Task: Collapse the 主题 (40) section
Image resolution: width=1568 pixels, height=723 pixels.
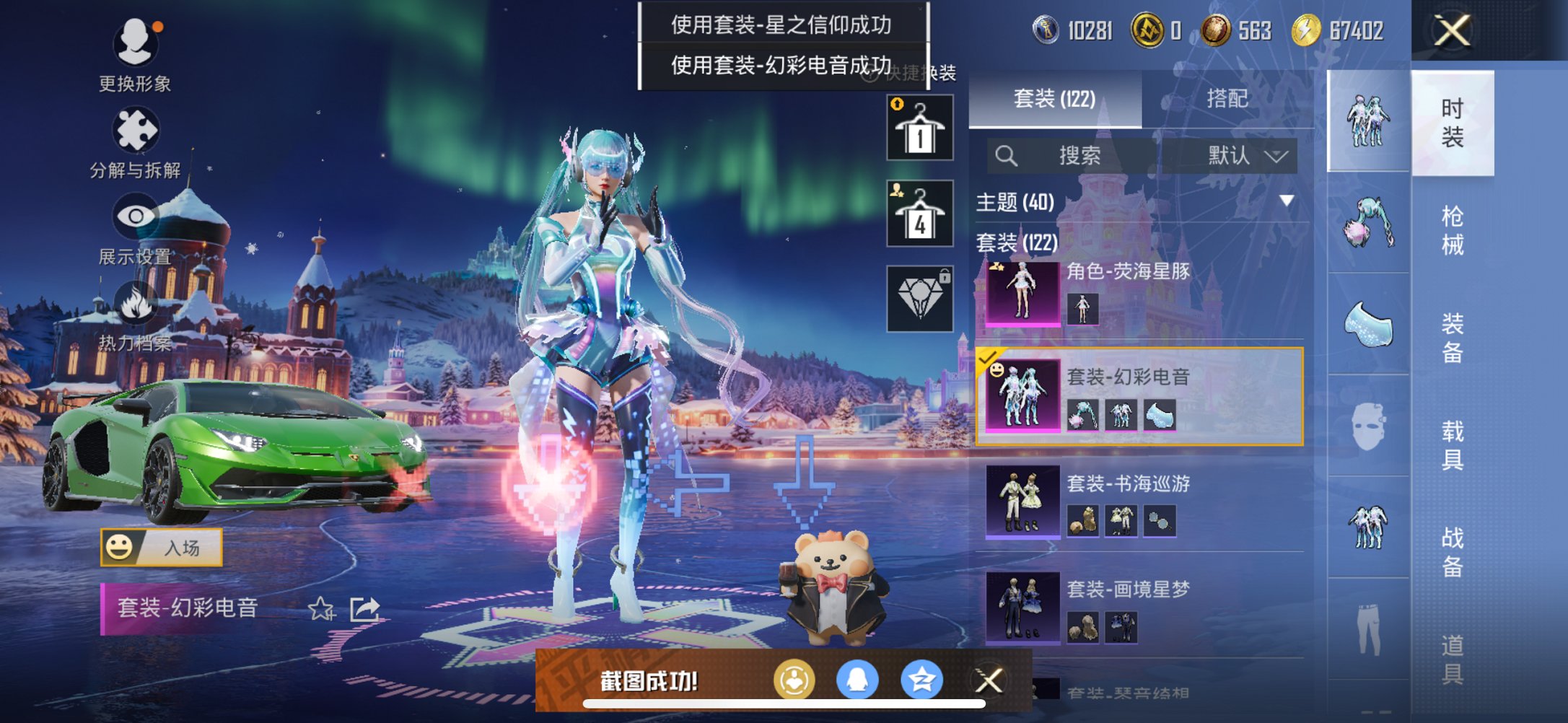Action: [1287, 203]
